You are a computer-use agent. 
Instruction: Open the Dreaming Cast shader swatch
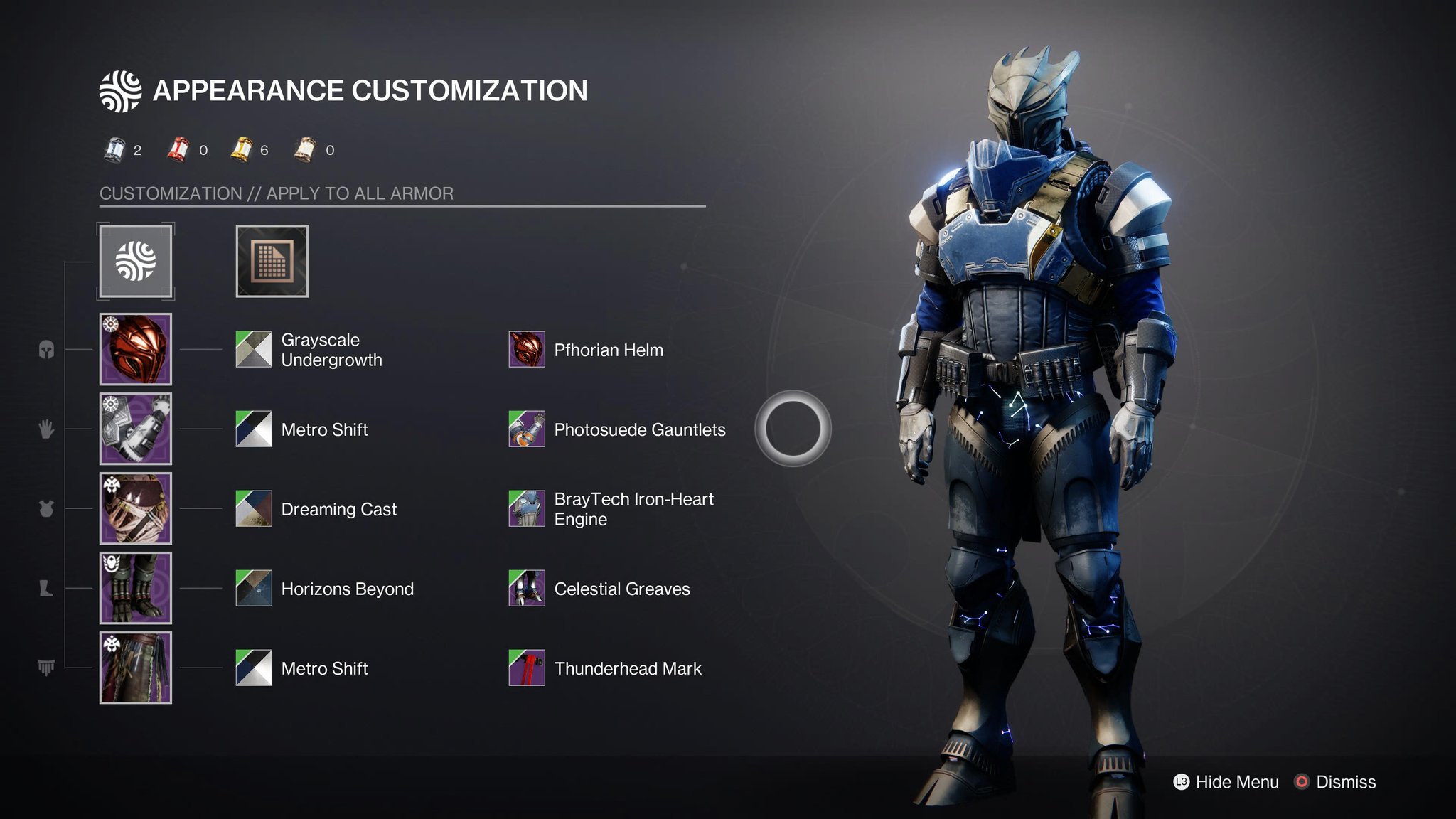coord(254,508)
